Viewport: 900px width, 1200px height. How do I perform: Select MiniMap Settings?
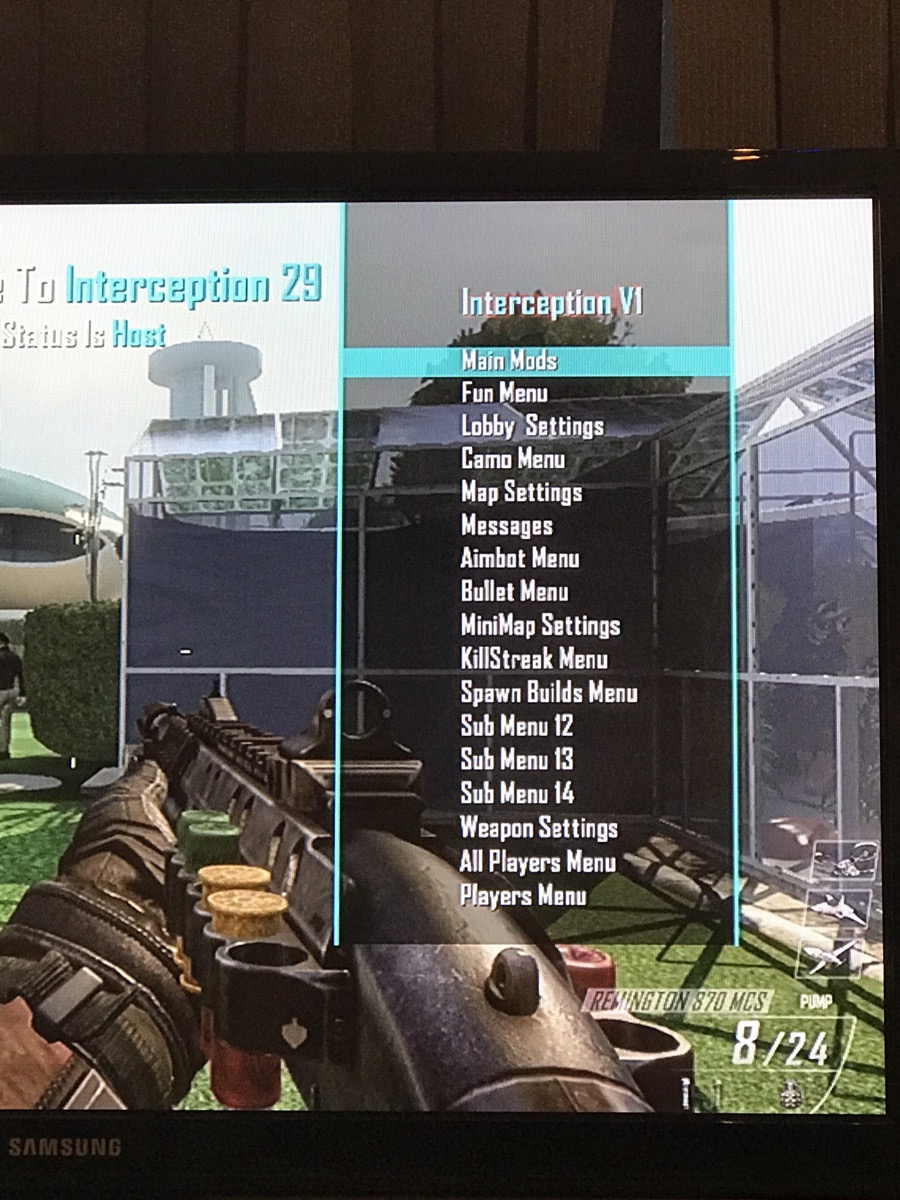pos(540,626)
